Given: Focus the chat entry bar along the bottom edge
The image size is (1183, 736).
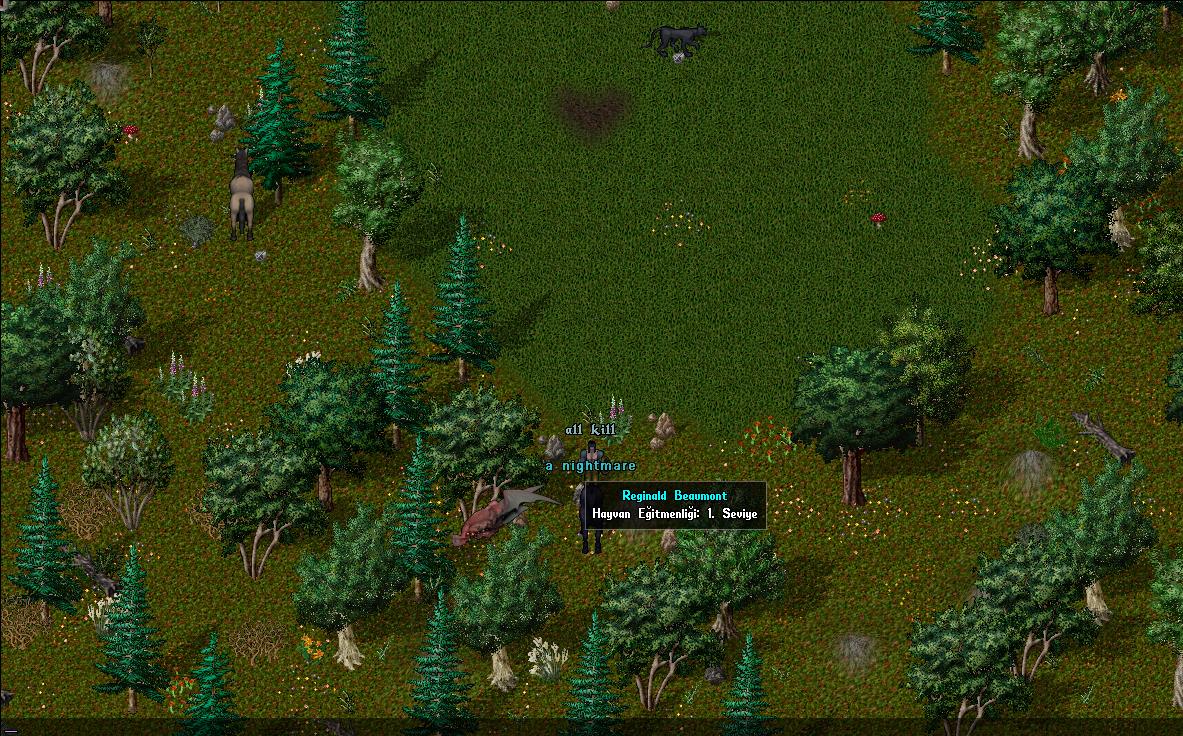Looking at the screenshot, I should click(591, 727).
